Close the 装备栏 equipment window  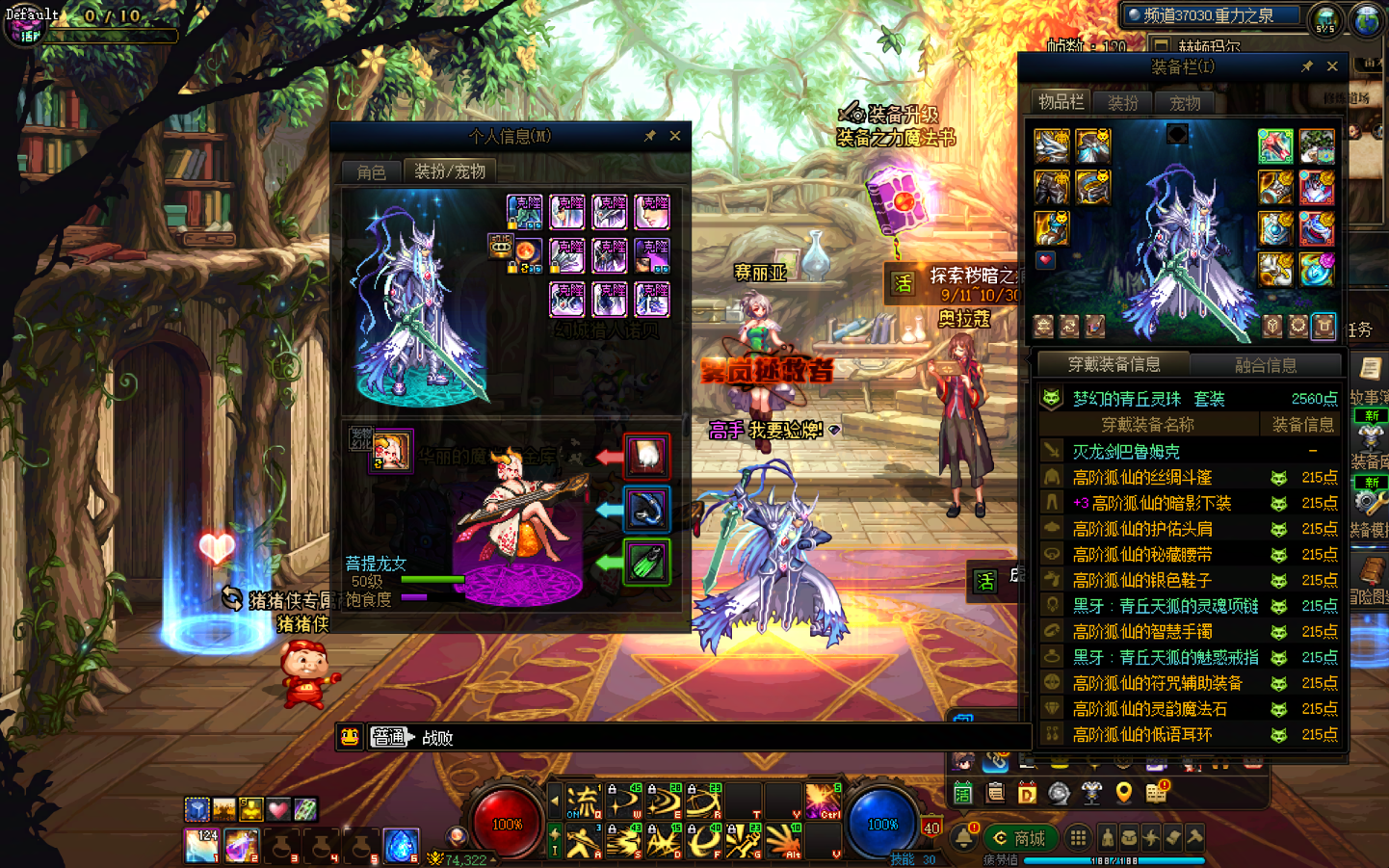coord(1332,66)
